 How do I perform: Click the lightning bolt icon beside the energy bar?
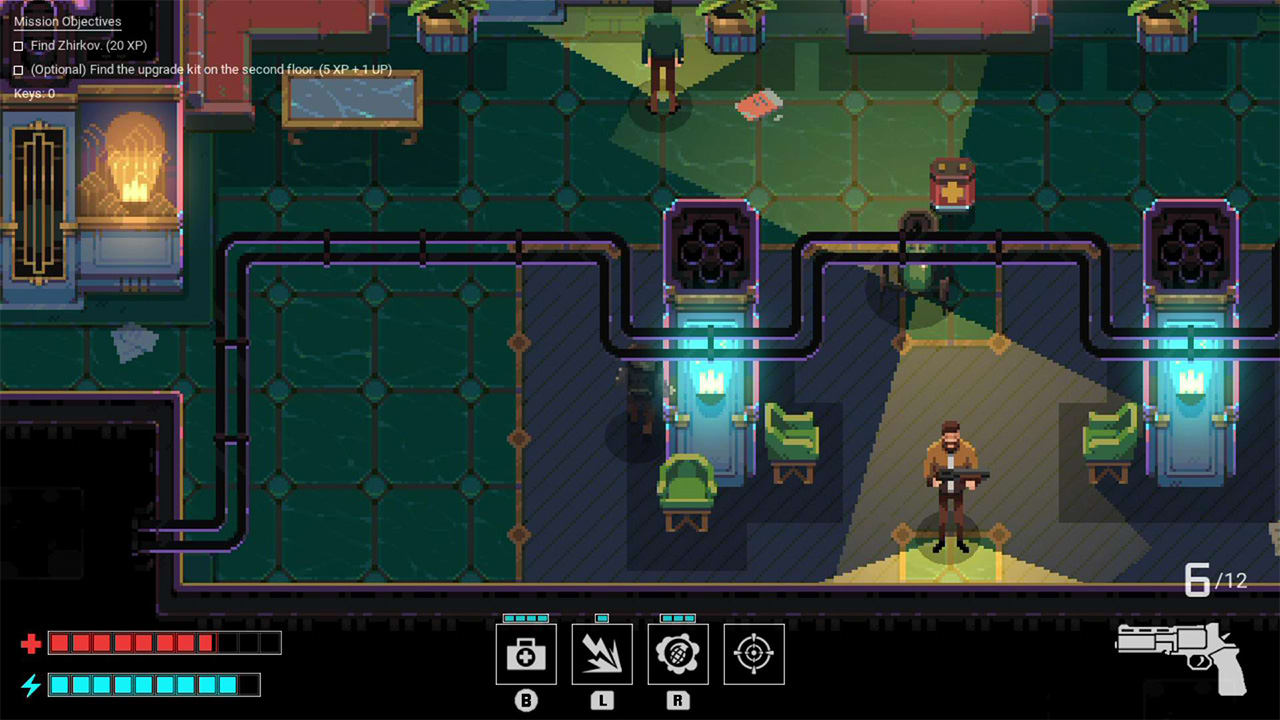point(33,685)
